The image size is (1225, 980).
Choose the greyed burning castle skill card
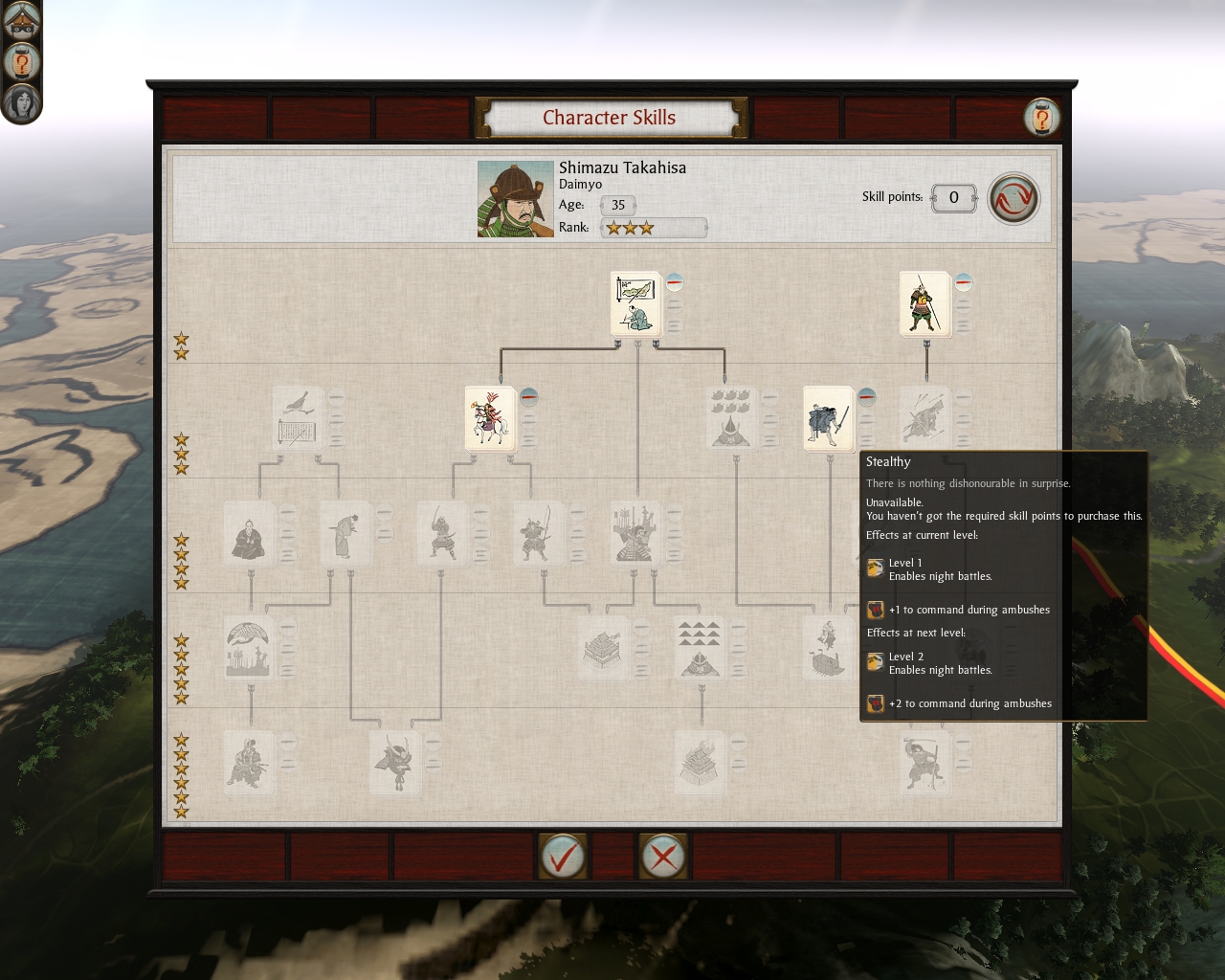click(699, 763)
